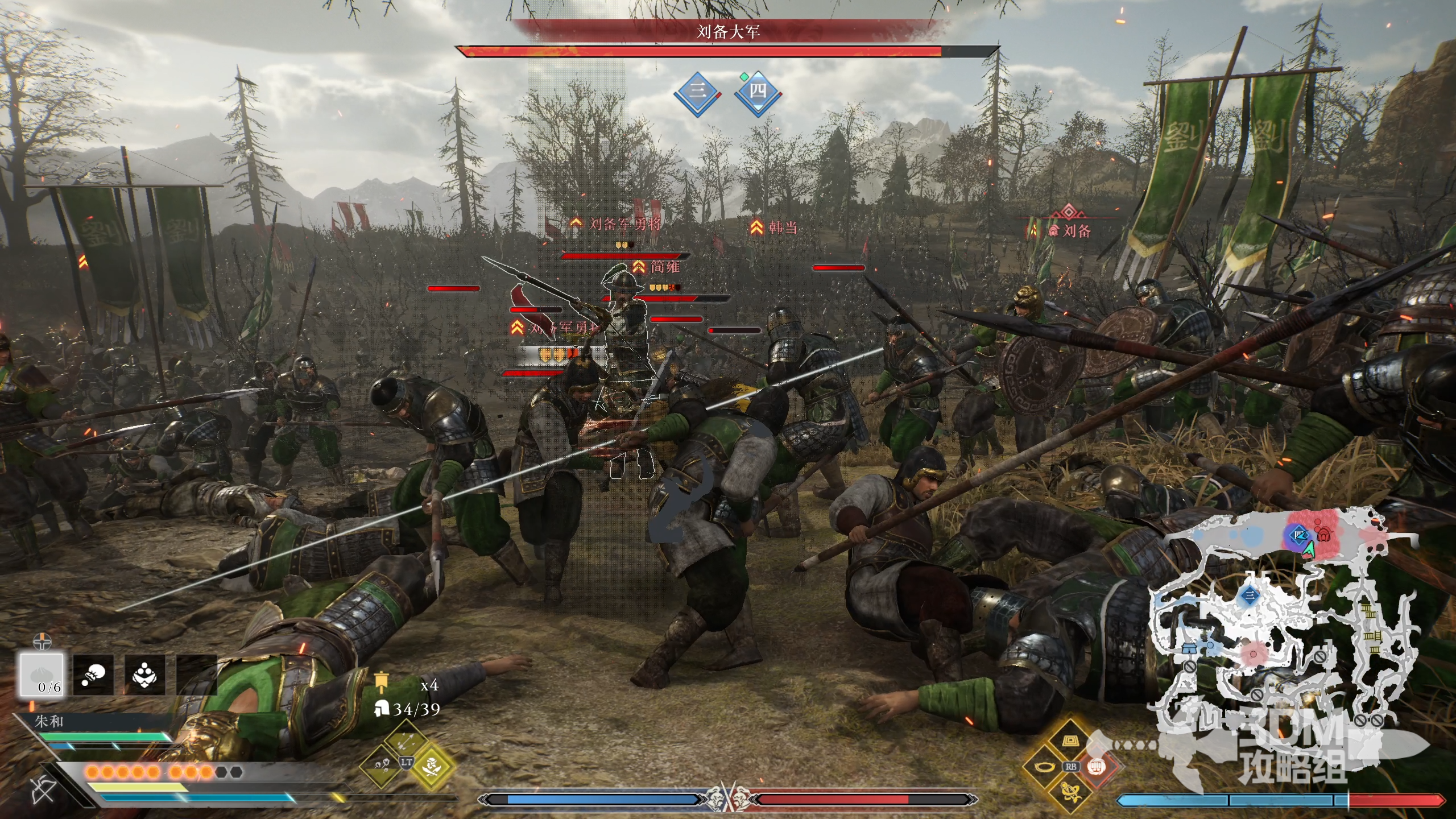1456x819 pixels.
Task: Activate the golden swirl battle art
Action: pos(1070,791)
